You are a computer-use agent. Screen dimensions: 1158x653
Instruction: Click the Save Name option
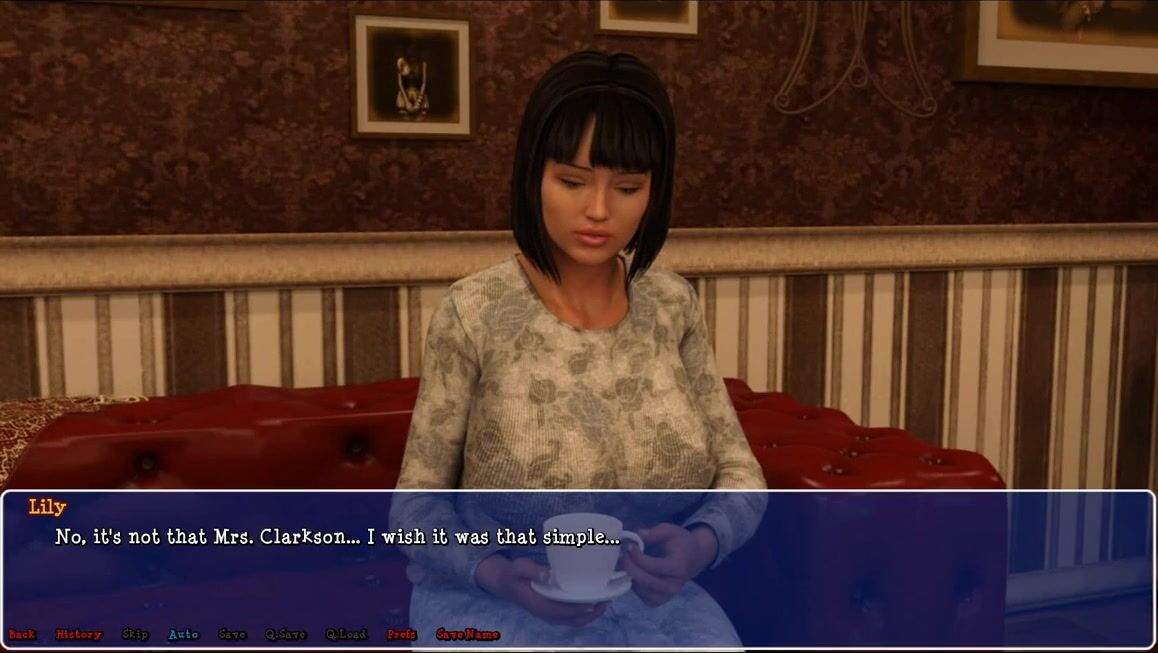click(x=467, y=634)
